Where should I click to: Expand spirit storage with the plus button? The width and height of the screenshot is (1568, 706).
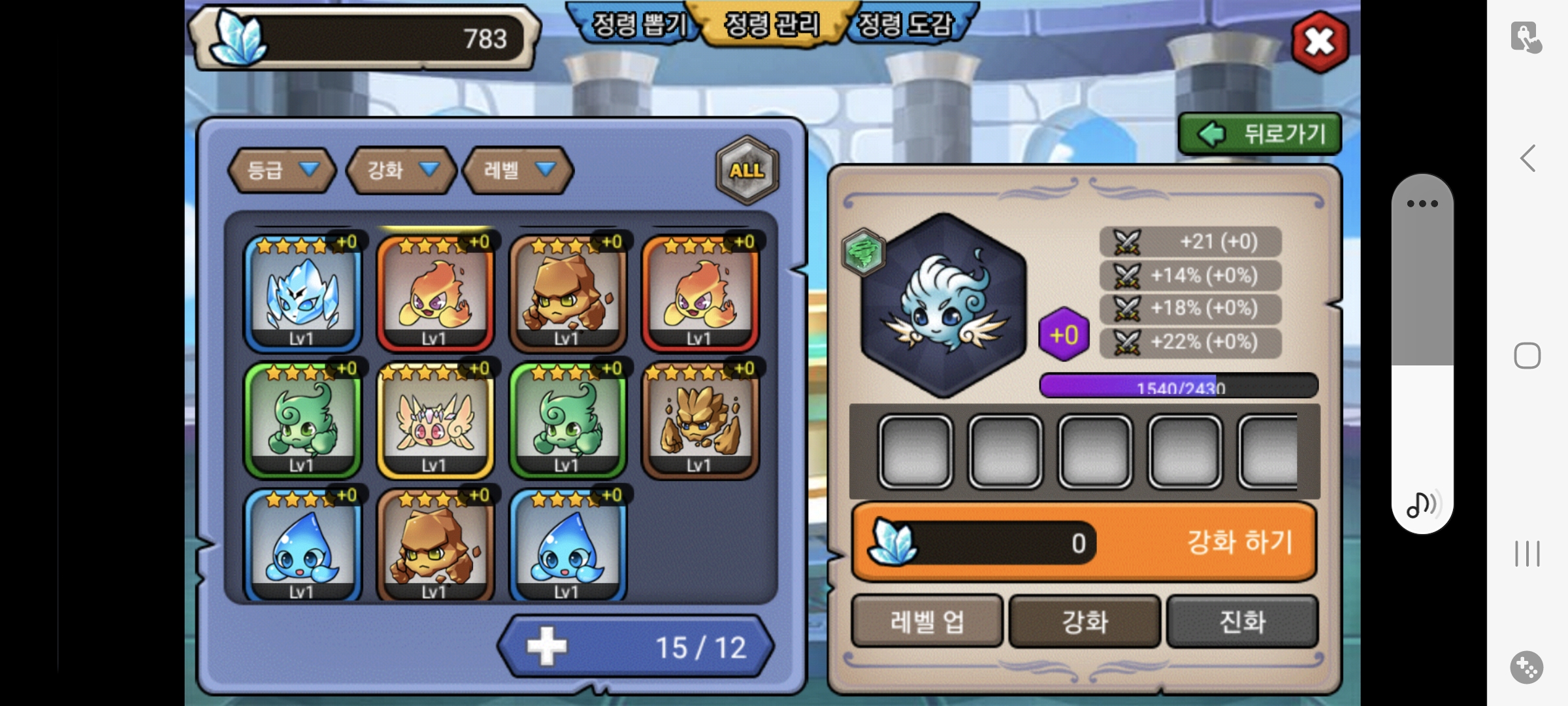pos(547,647)
